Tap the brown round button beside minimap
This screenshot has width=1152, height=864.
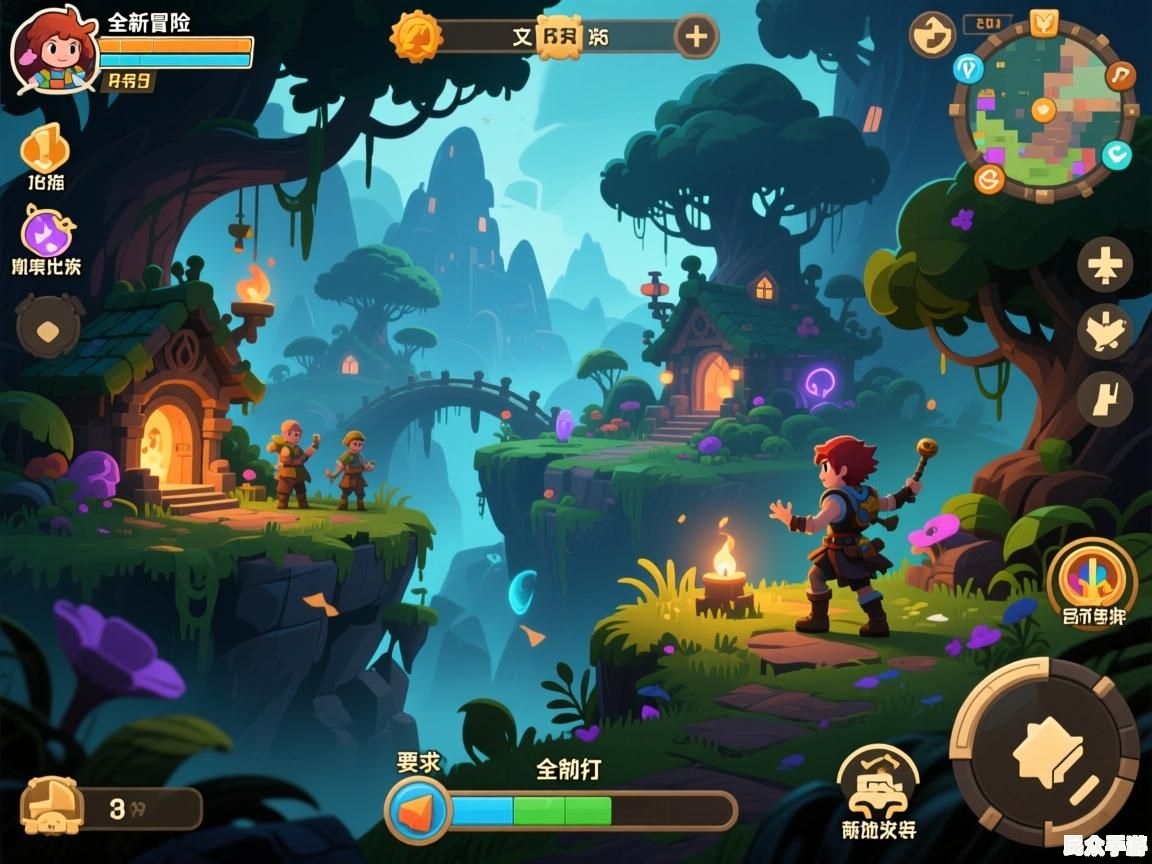click(931, 35)
